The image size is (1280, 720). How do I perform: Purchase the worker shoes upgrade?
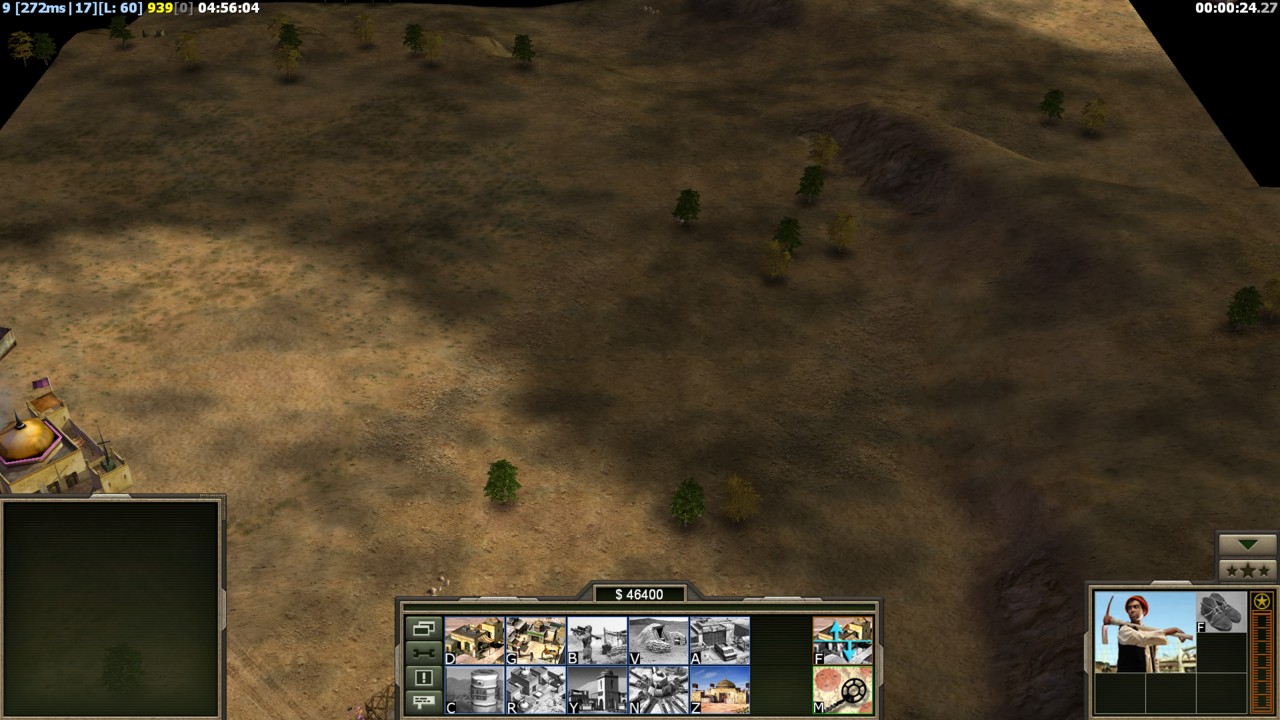coord(1221,612)
